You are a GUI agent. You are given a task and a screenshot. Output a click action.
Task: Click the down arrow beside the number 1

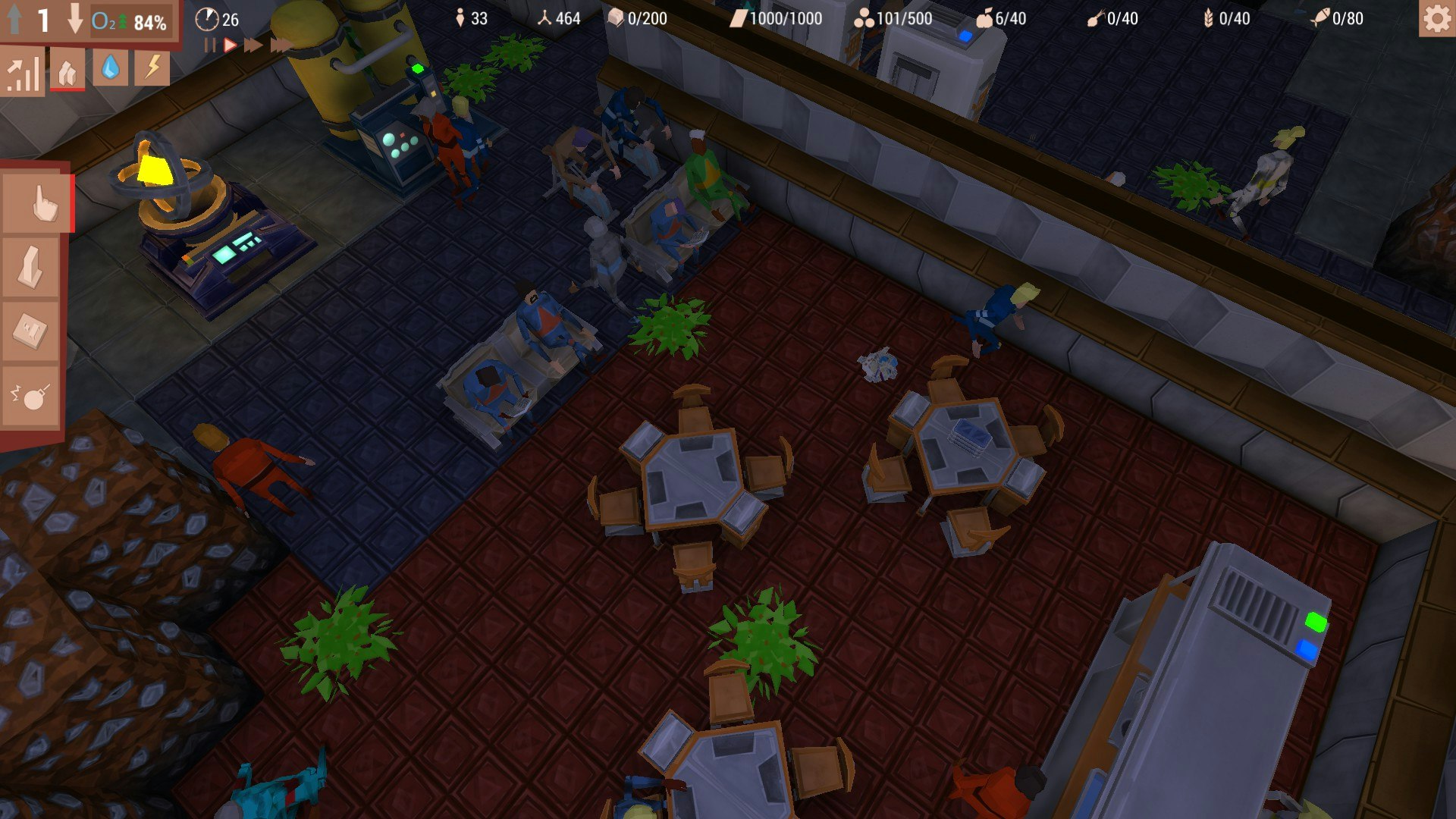coord(74,17)
